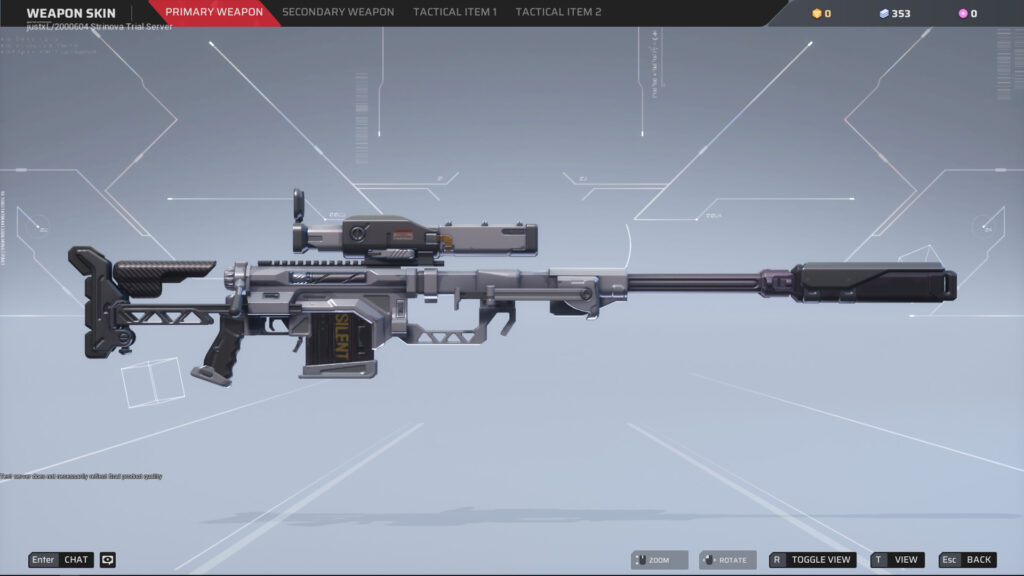Open the chat speech bubble icon
Viewport: 1024px width, 576px height.
point(108,560)
